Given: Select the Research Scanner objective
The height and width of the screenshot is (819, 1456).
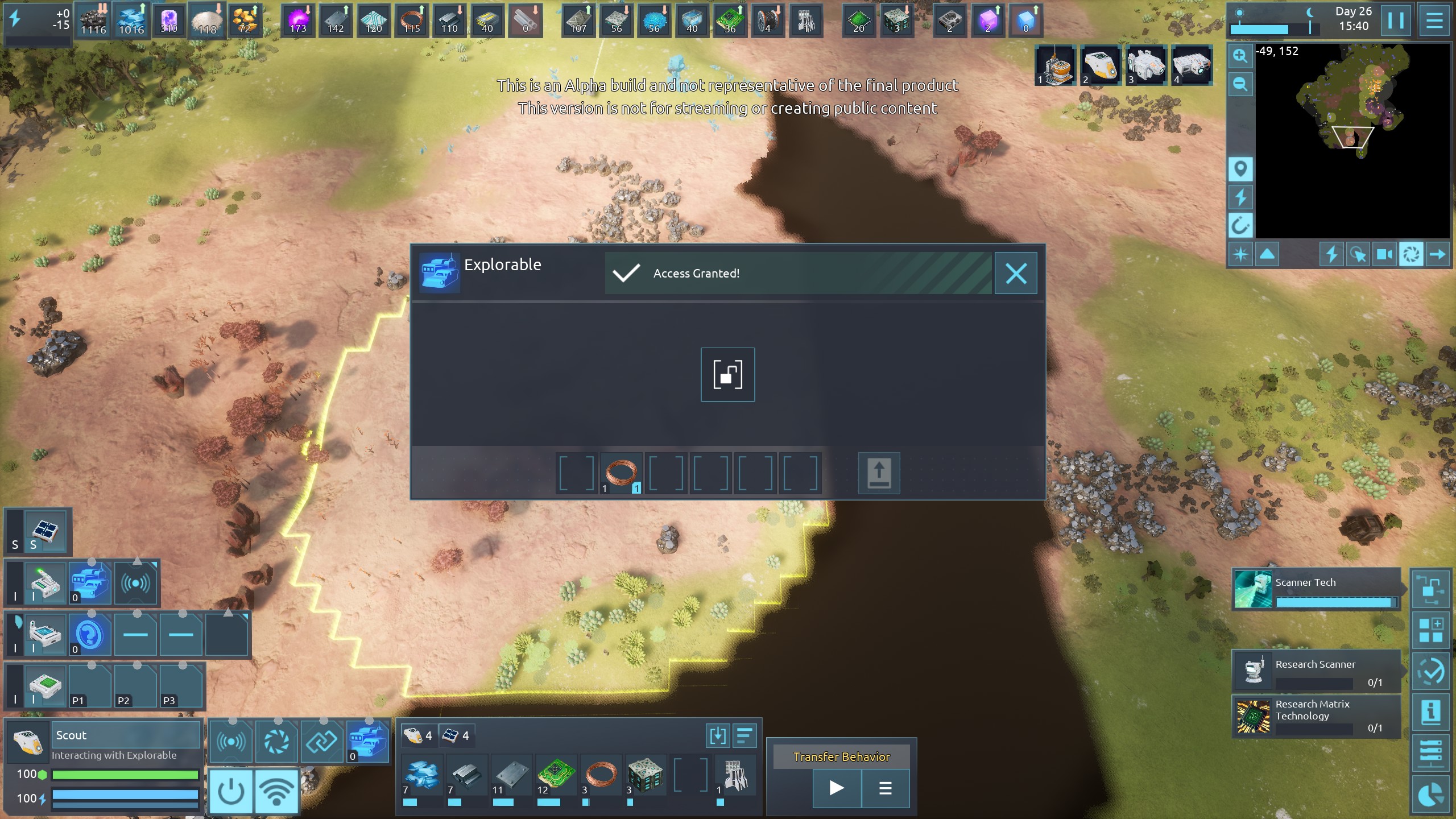Looking at the screenshot, I should tap(1316, 672).
